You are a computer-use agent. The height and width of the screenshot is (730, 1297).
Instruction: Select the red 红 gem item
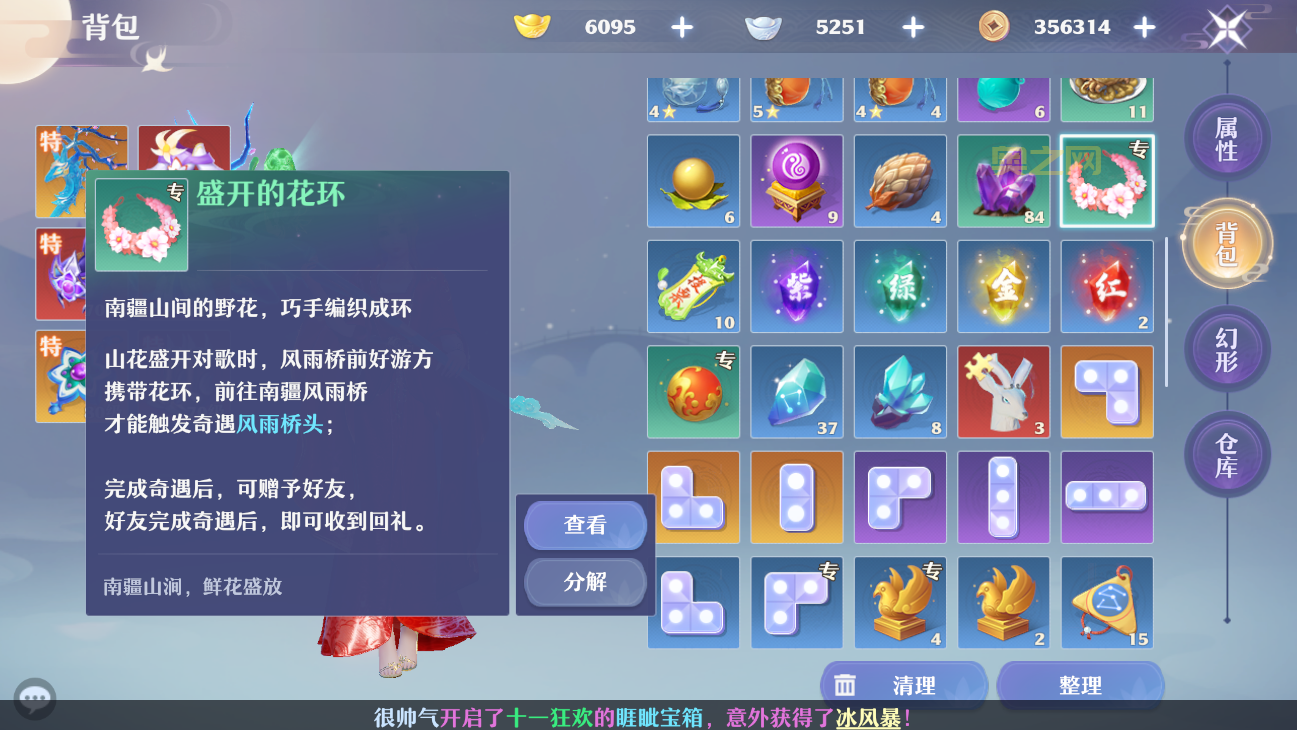point(1107,286)
